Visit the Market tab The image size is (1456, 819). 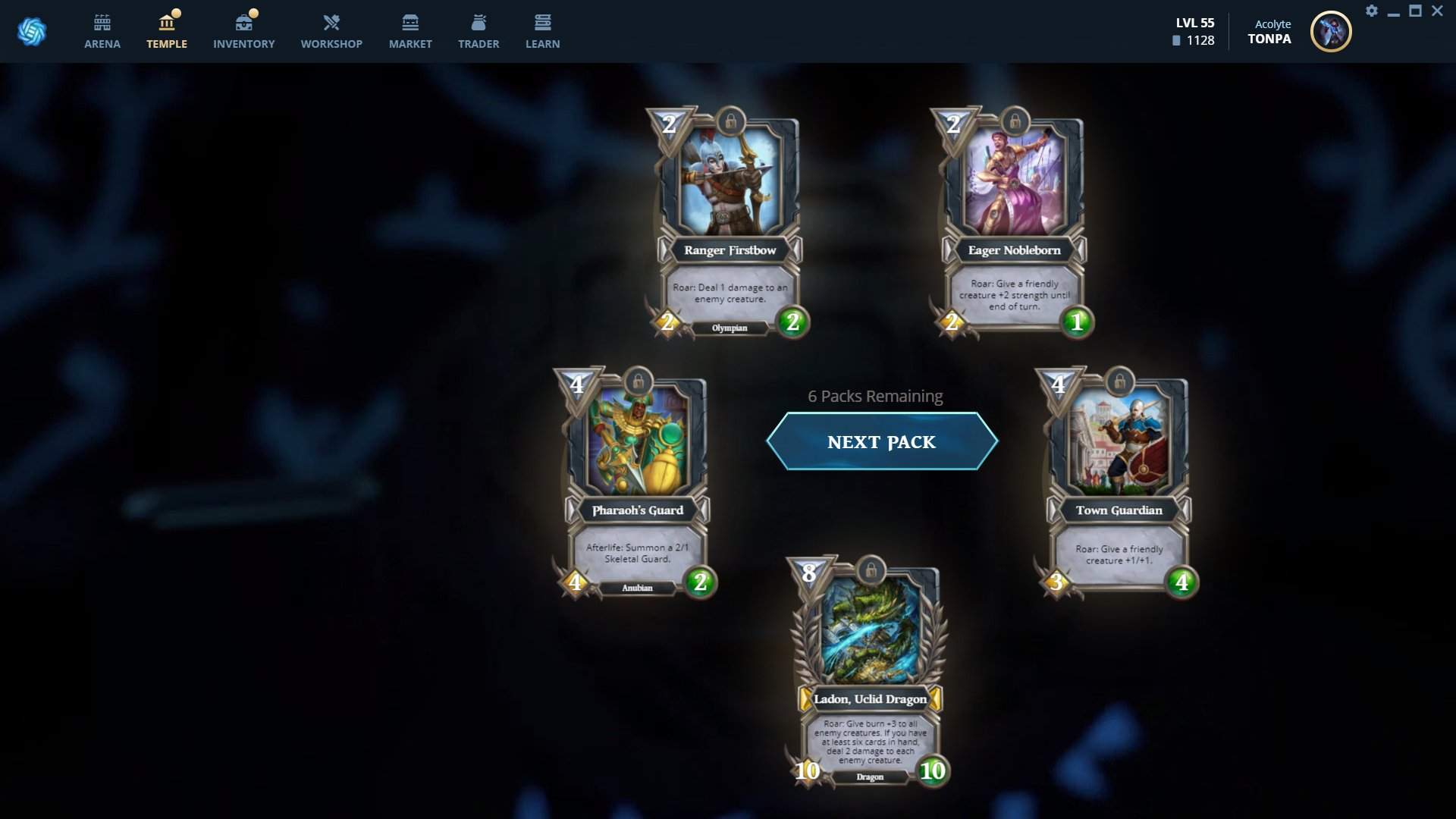(410, 32)
